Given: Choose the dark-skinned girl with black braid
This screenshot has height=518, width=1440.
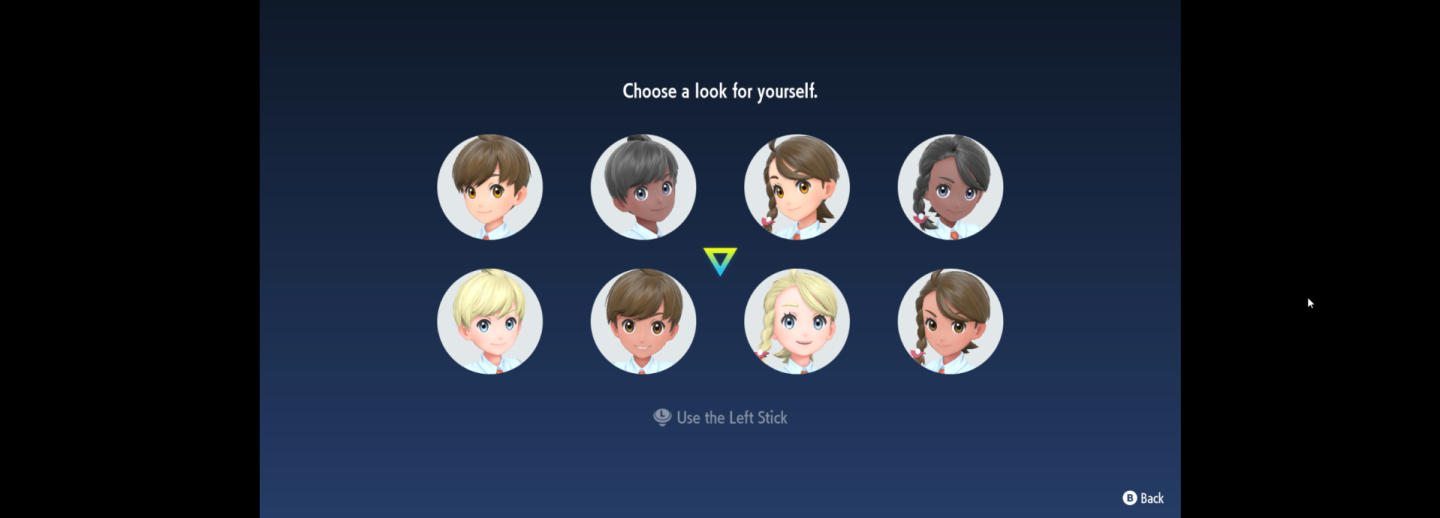Looking at the screenshot, I should (950, 187).
